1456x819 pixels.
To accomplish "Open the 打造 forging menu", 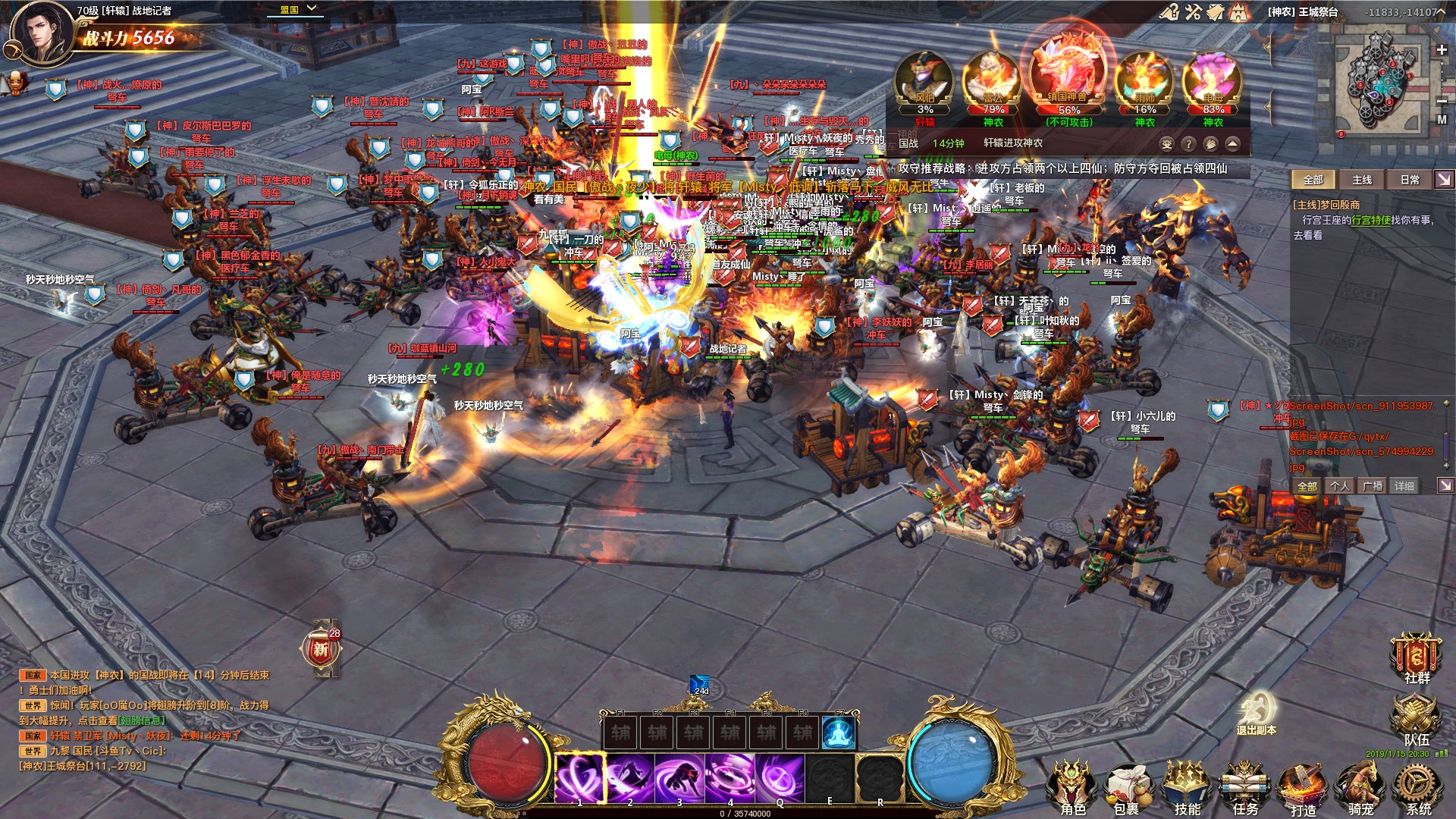I will tap(1302, 789).
